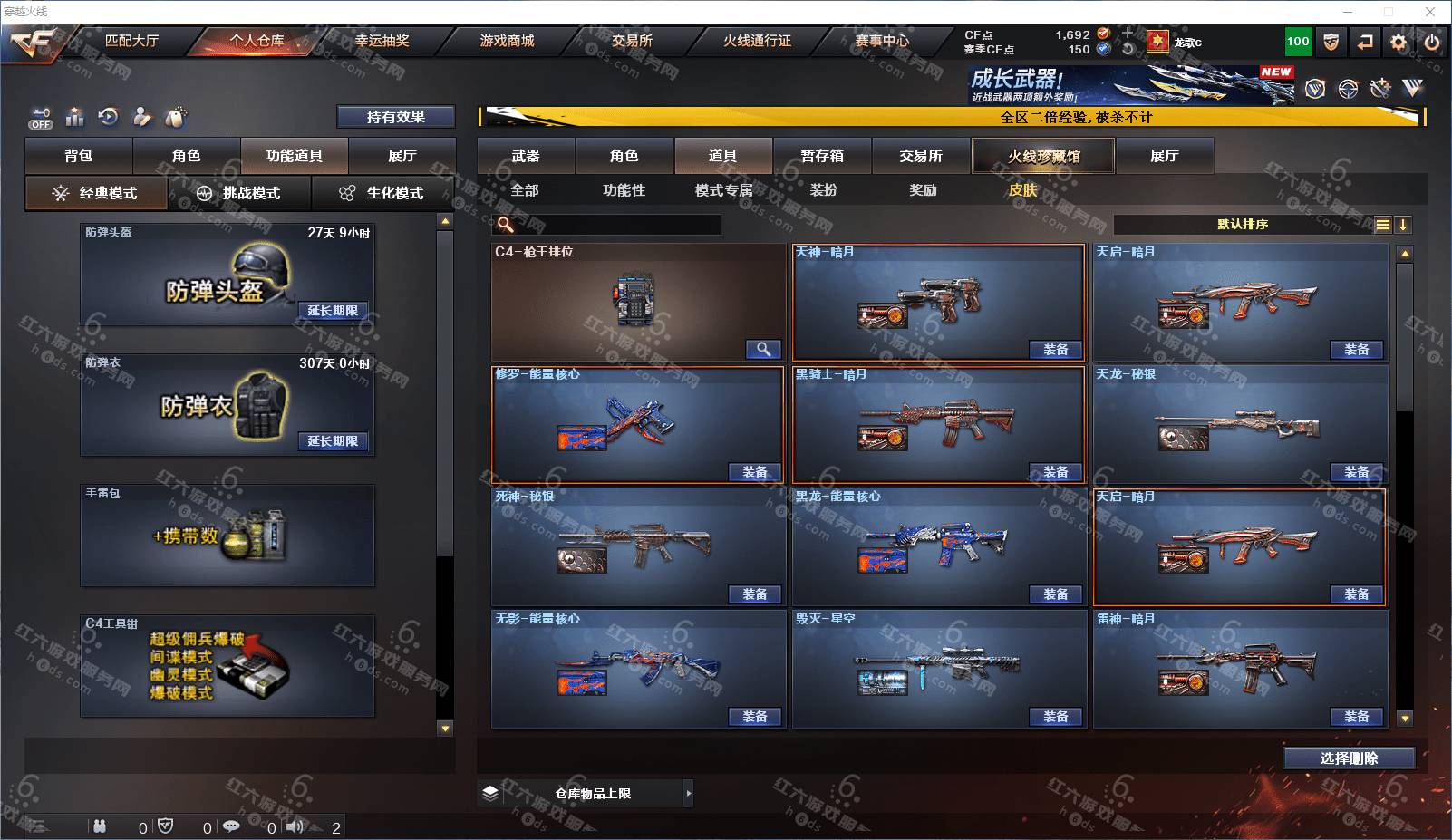
Task: Choose the 生化模式 mode tab
Action: [382, 193]
